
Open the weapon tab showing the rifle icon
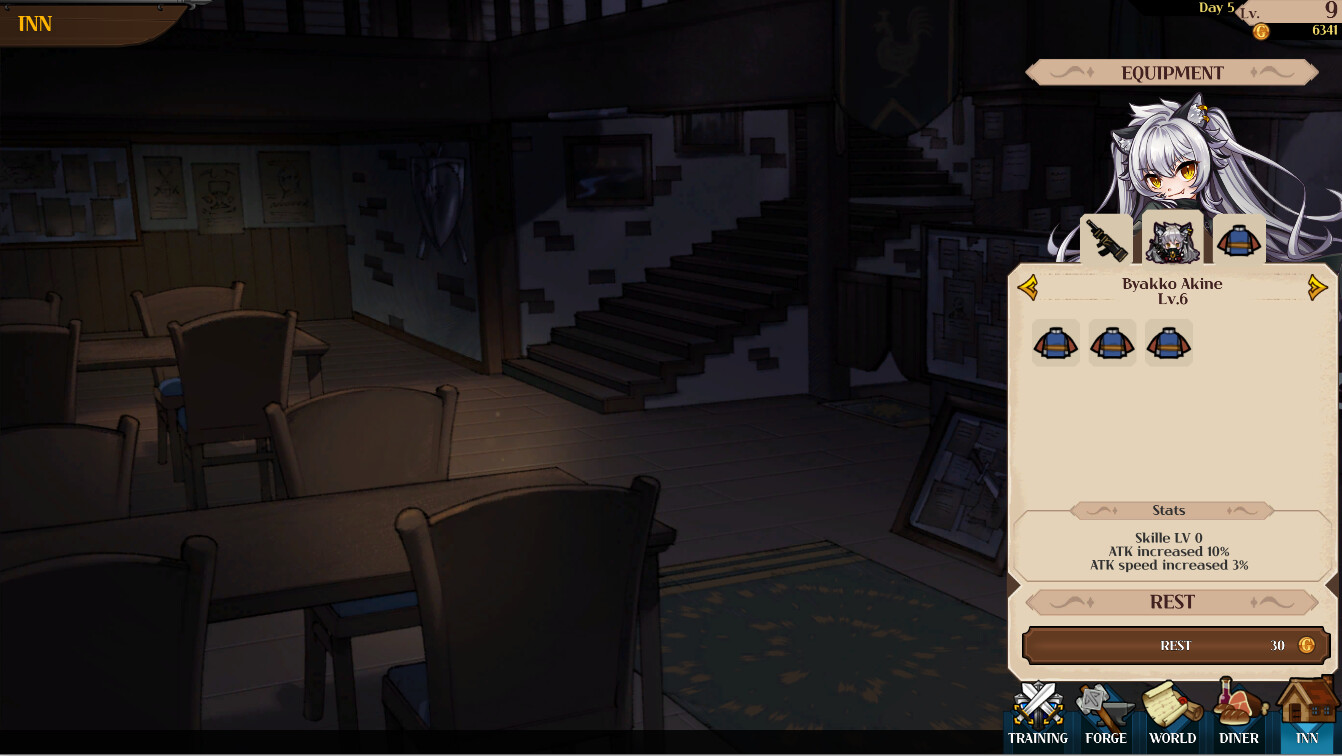pyautogui.click(x=1105, y=240)
